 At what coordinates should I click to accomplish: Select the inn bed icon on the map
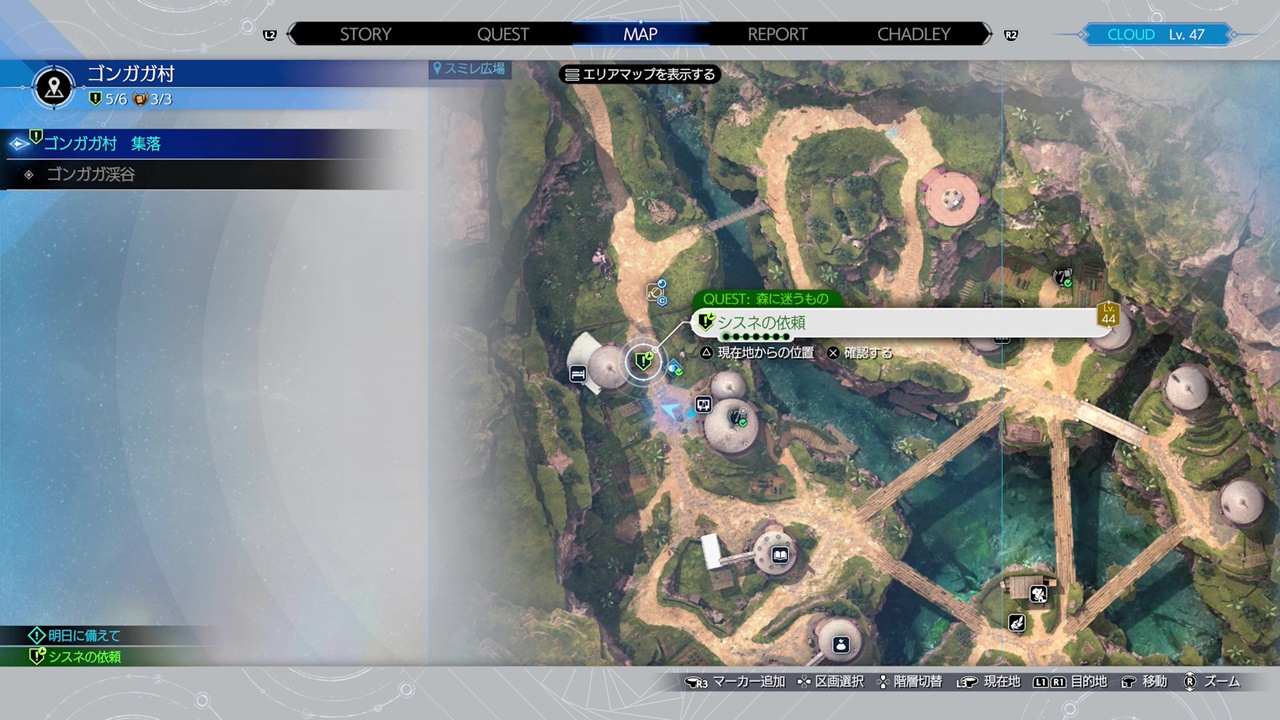tap(577, 374)
